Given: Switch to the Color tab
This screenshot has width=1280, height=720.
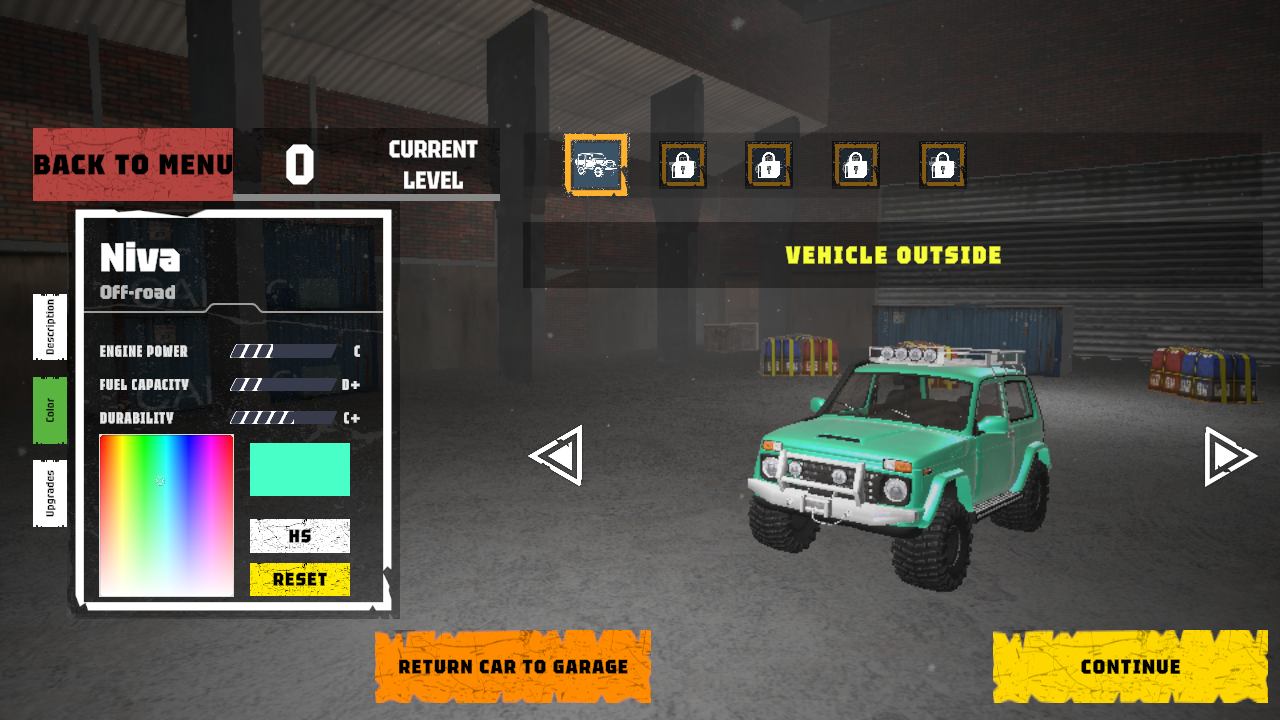Looking at the screenshot, I should [x=50, y=410].
